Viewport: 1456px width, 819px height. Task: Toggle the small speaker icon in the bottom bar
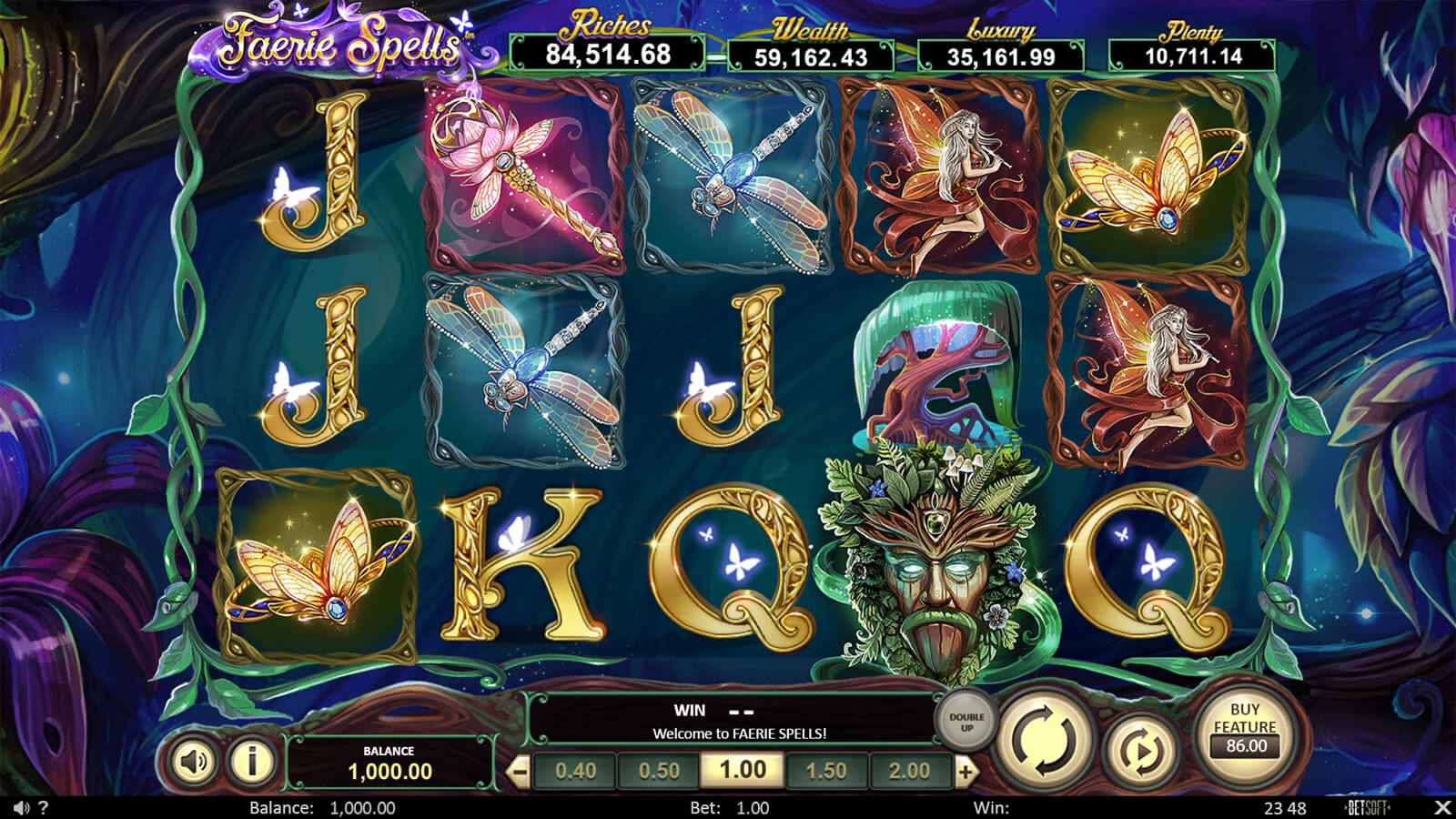pos(21,808)
